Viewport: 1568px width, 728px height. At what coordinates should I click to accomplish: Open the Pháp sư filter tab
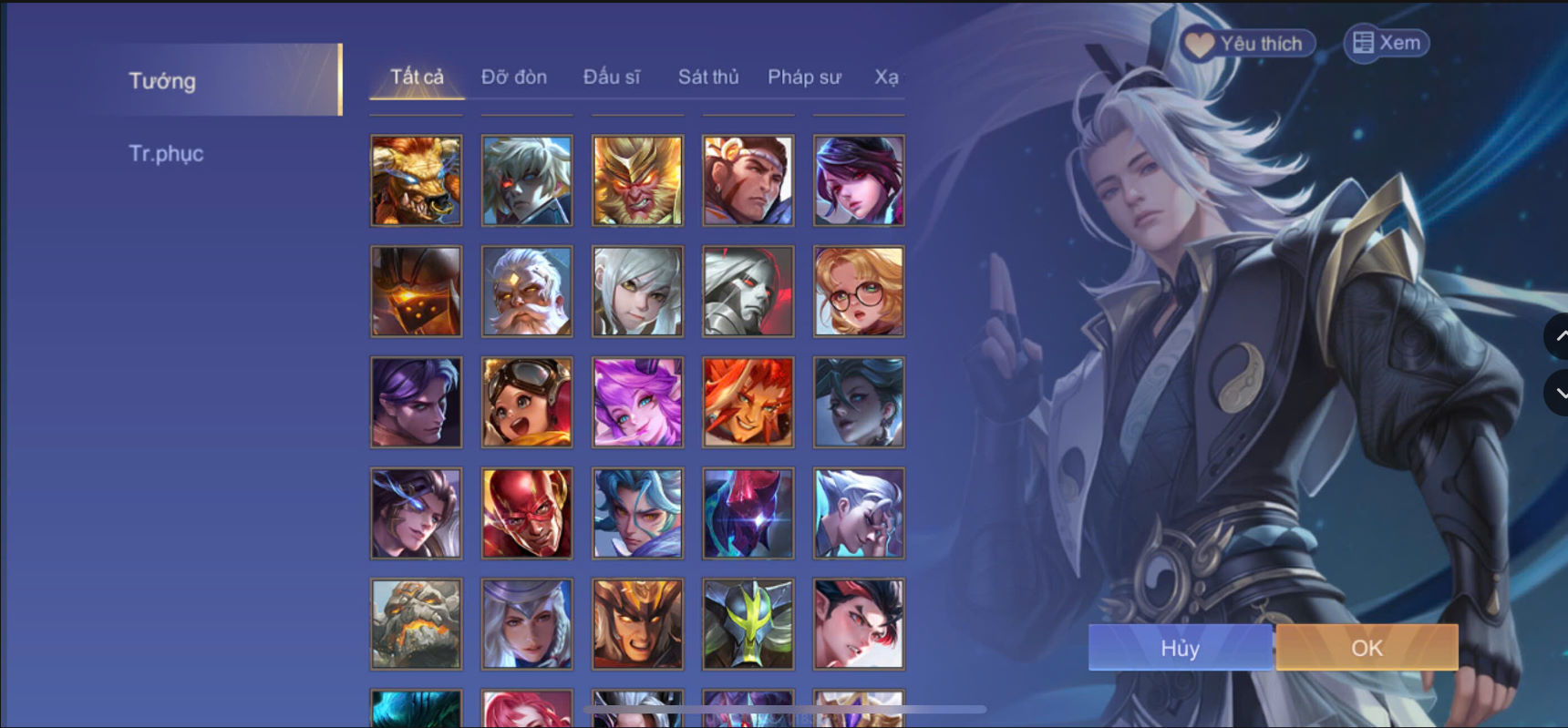(804, 77)
